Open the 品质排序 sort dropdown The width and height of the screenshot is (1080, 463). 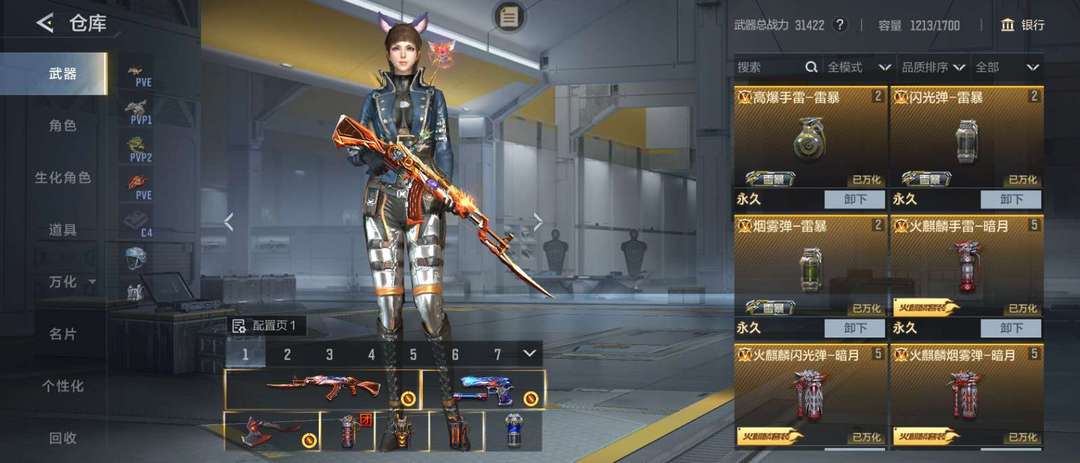click(932, 67)
